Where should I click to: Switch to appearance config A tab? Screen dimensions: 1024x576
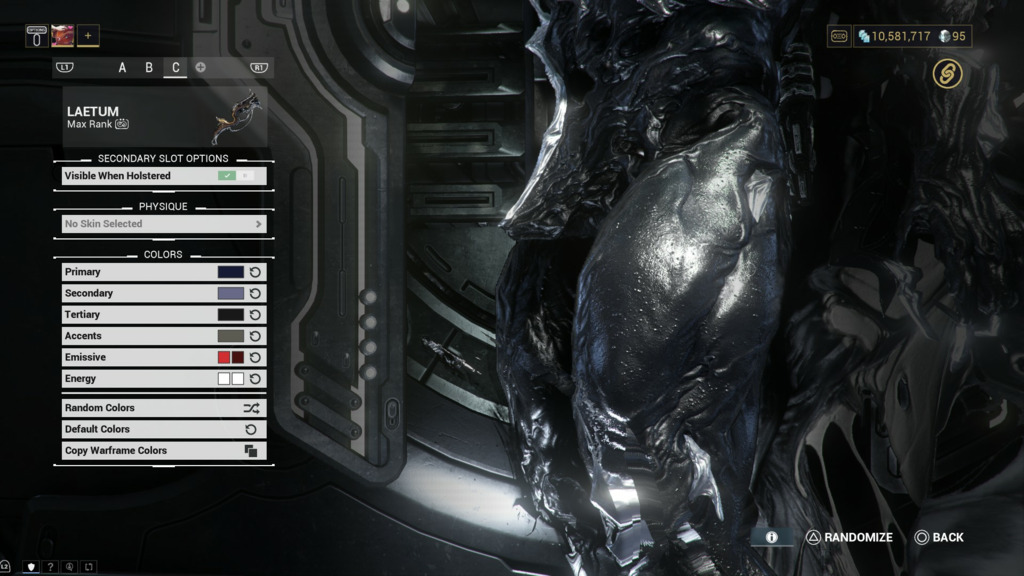tap(123, 68)
